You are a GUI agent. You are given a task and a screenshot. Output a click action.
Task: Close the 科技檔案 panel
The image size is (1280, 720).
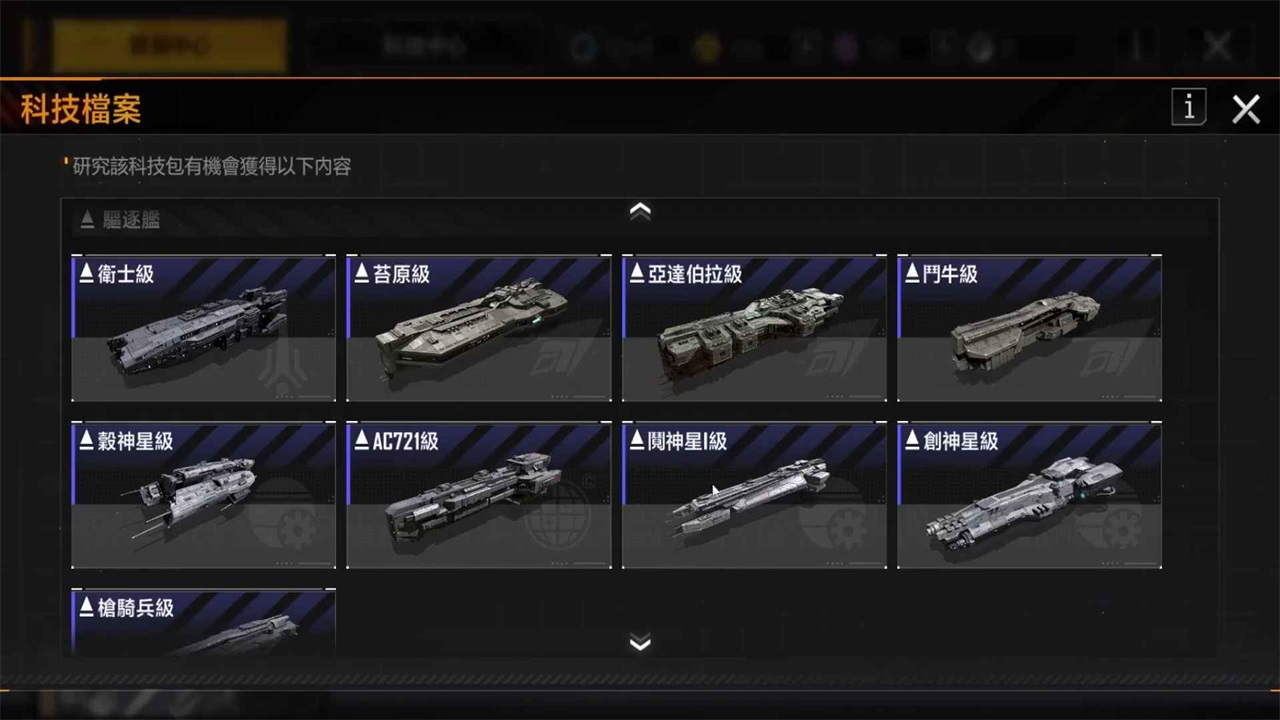point(1246,109)
